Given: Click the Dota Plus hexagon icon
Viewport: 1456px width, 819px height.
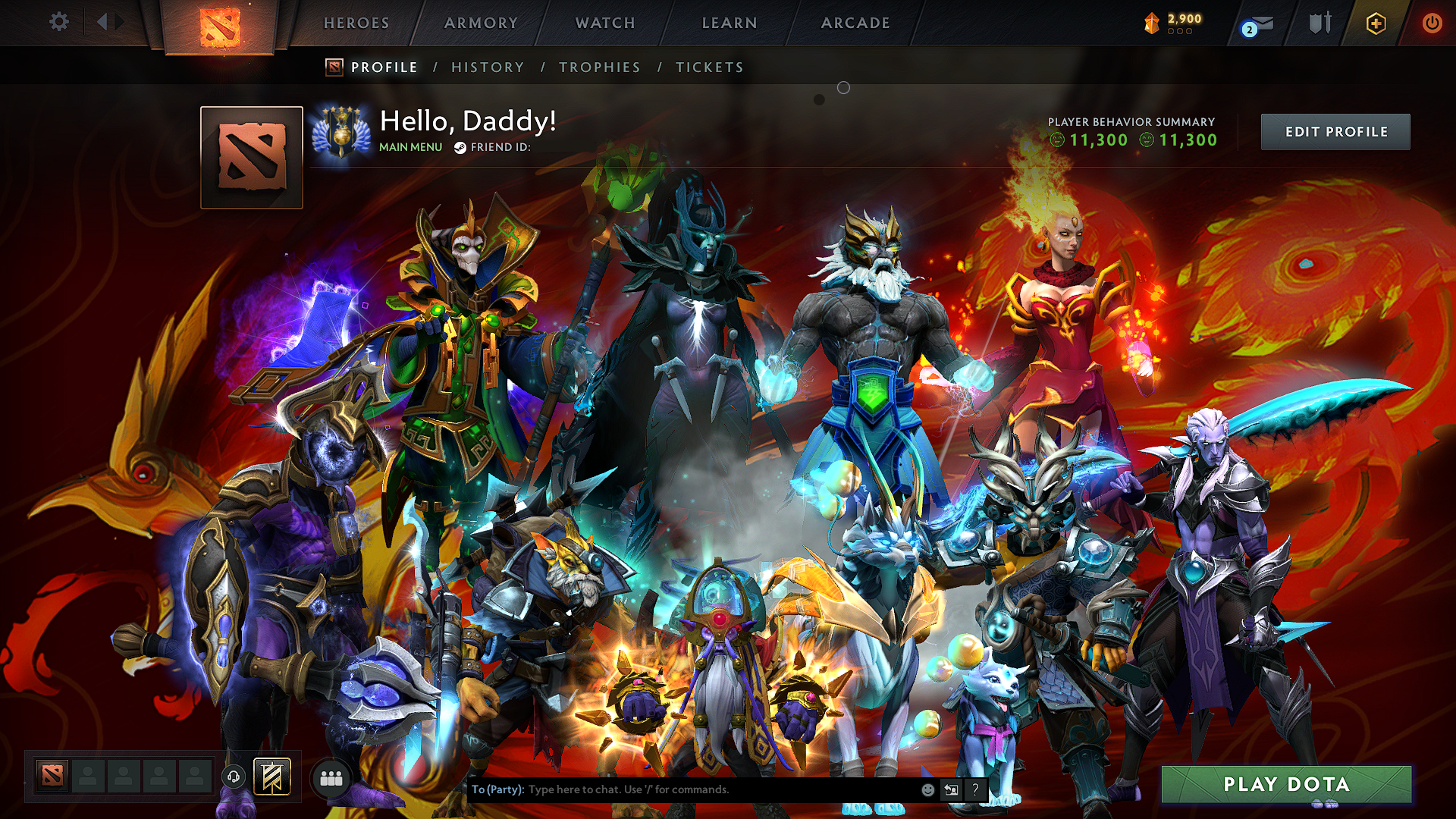Looking at the screenshot, I should tap(1375, 23).
